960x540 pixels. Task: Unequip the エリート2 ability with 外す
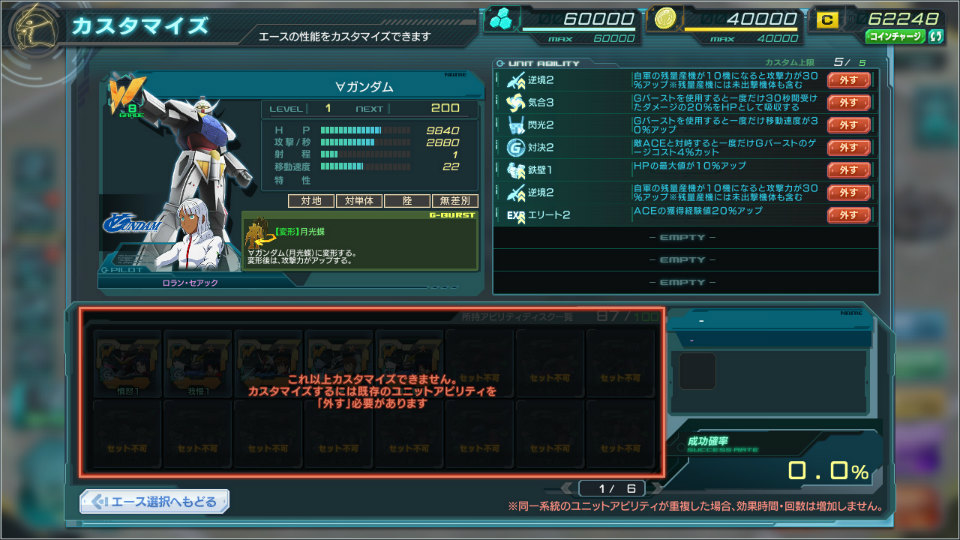pos(848,215)
